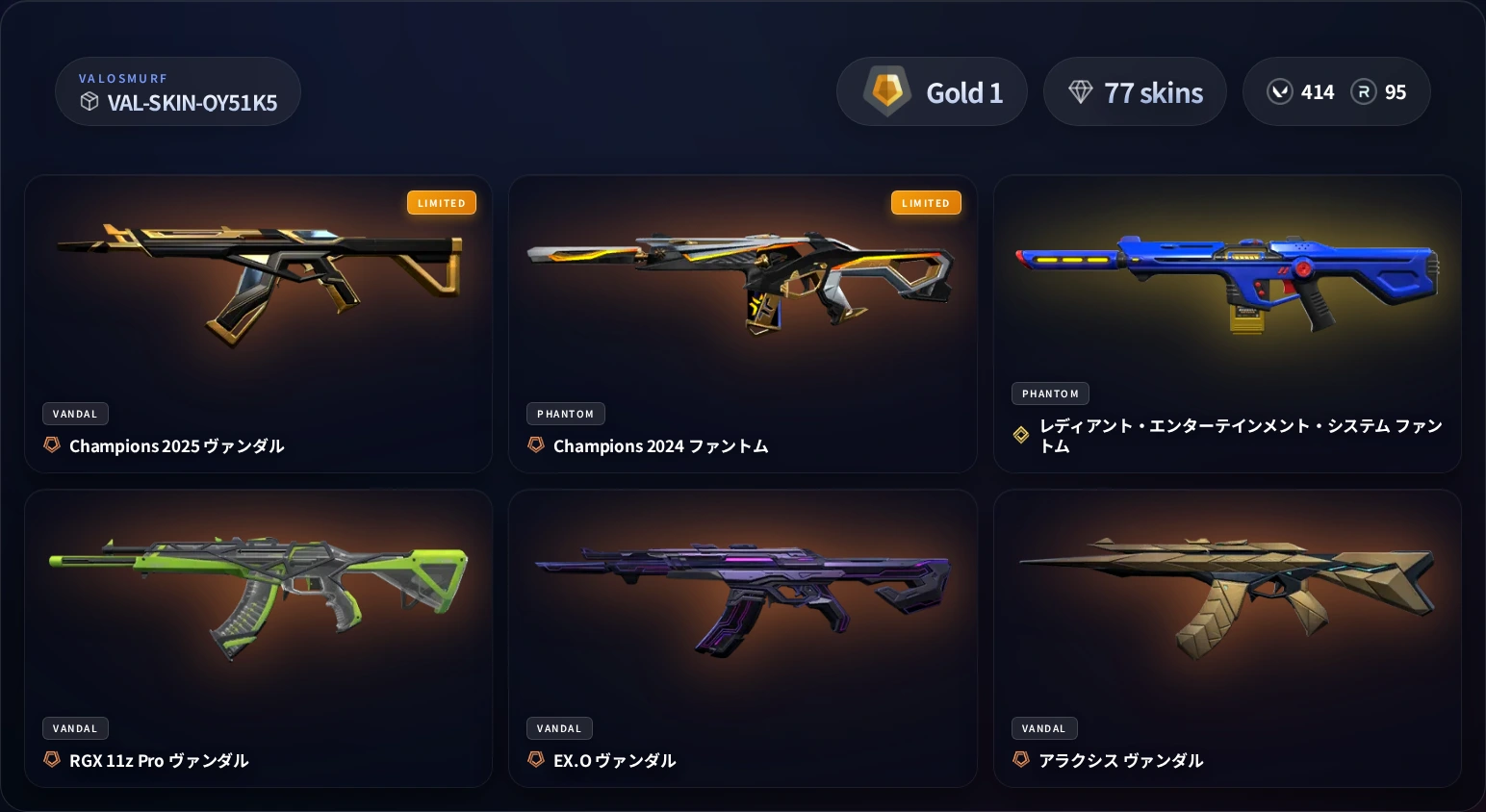Click the rarity gem beside Champions 2024 ファントム
Viewport: 1486px width, 812px height.
click(536, 444)
